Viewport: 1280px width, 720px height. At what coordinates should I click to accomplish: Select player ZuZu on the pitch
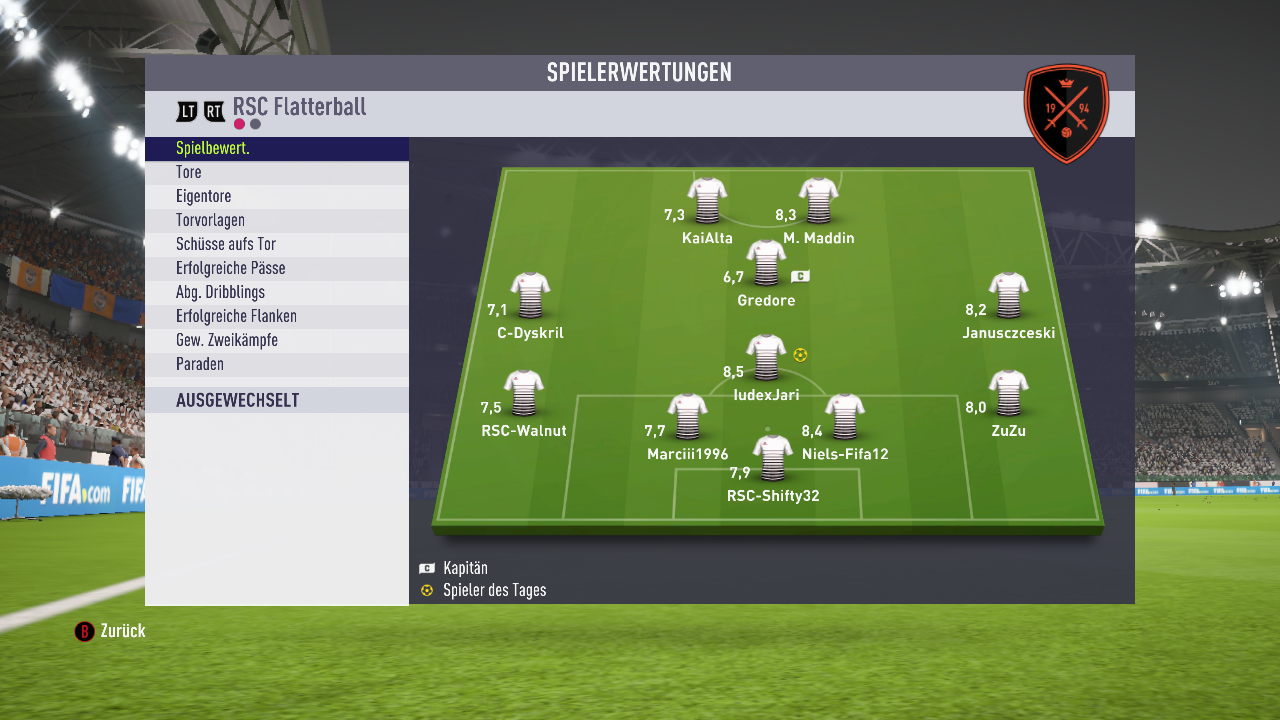click(x=1008, y=393)
